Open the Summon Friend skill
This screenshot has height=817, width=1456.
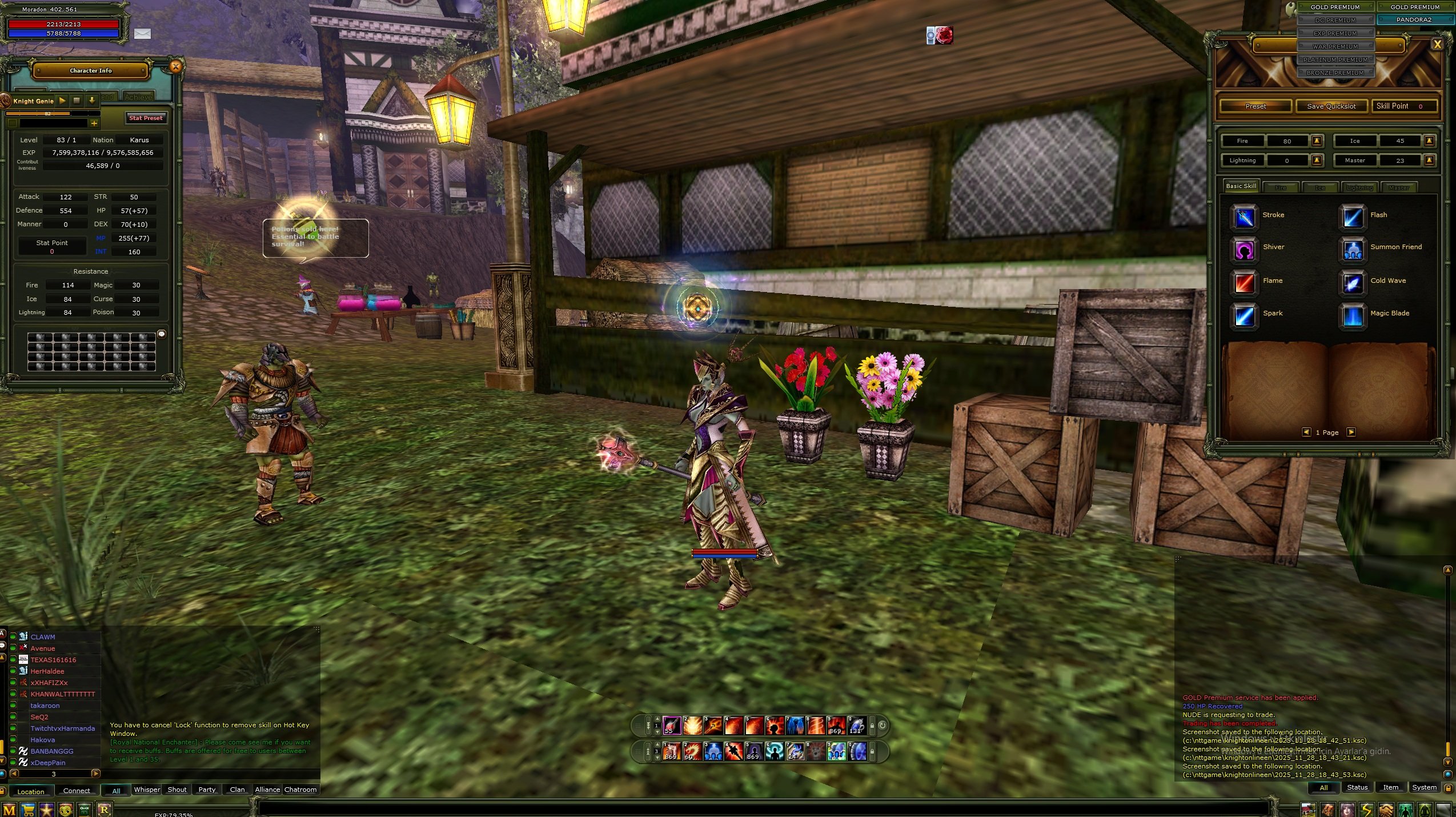1353,250
